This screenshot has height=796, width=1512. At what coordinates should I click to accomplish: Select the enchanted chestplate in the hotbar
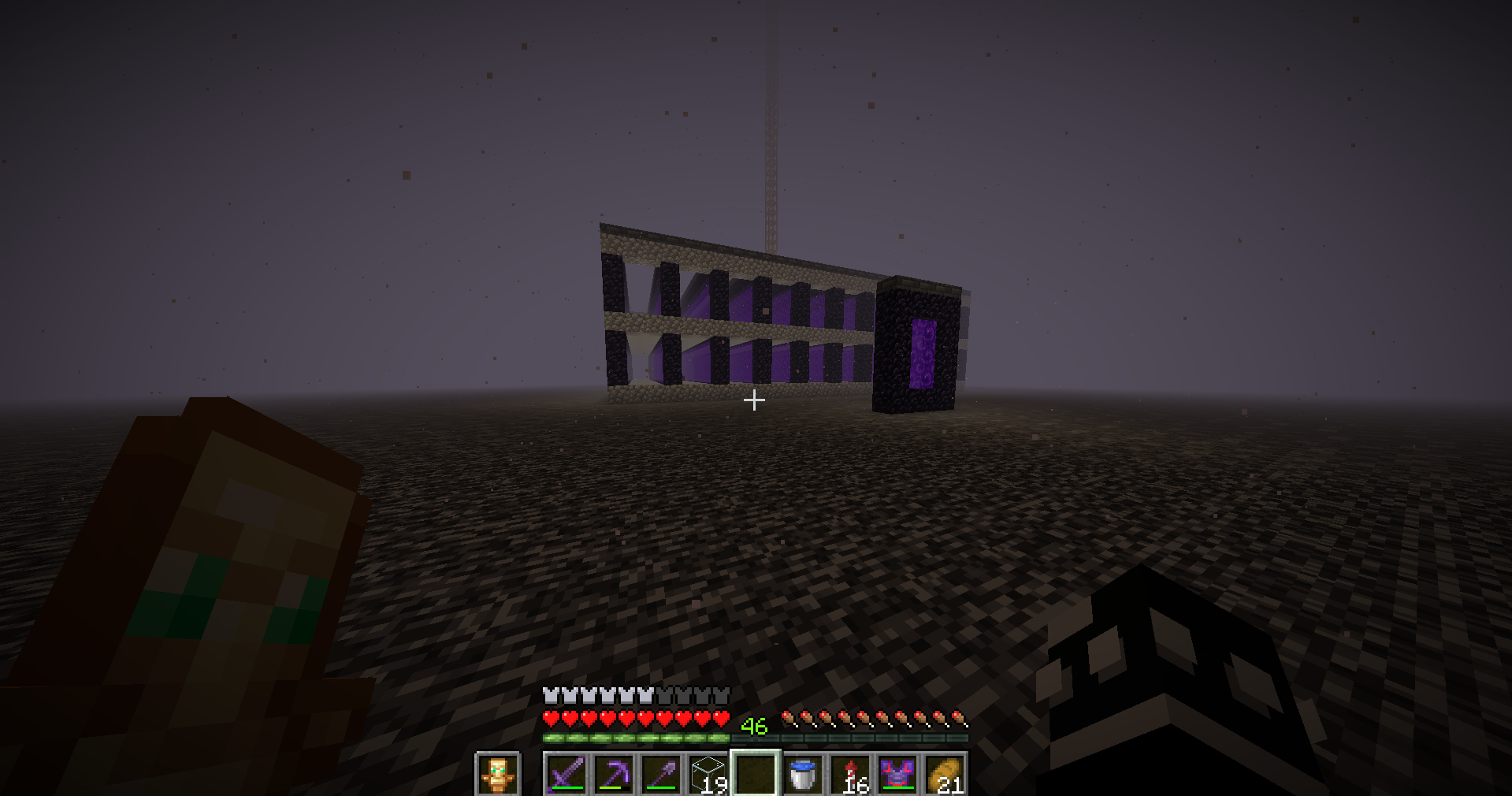click(x=898, y=776)
